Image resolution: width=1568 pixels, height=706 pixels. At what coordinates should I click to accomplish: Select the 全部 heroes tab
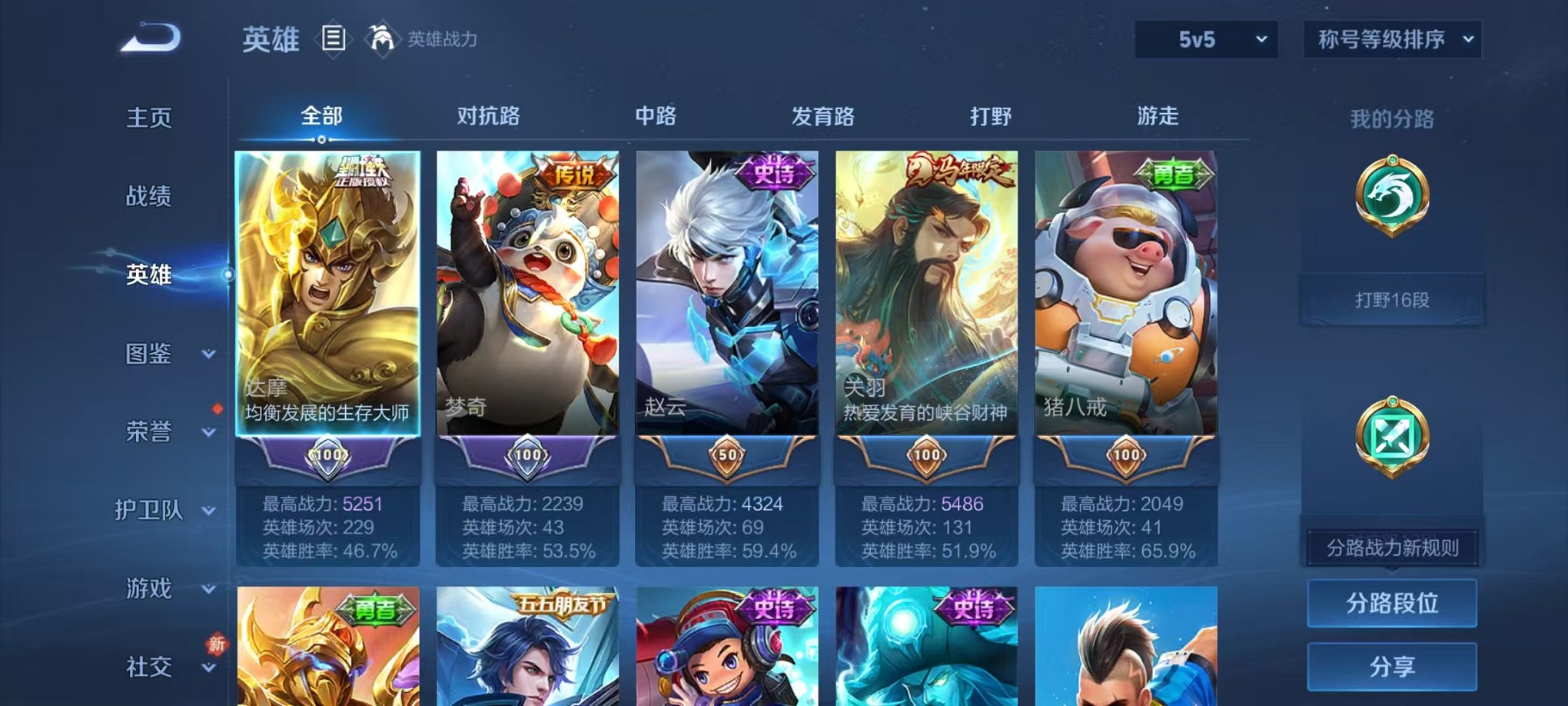pos(321,115)
